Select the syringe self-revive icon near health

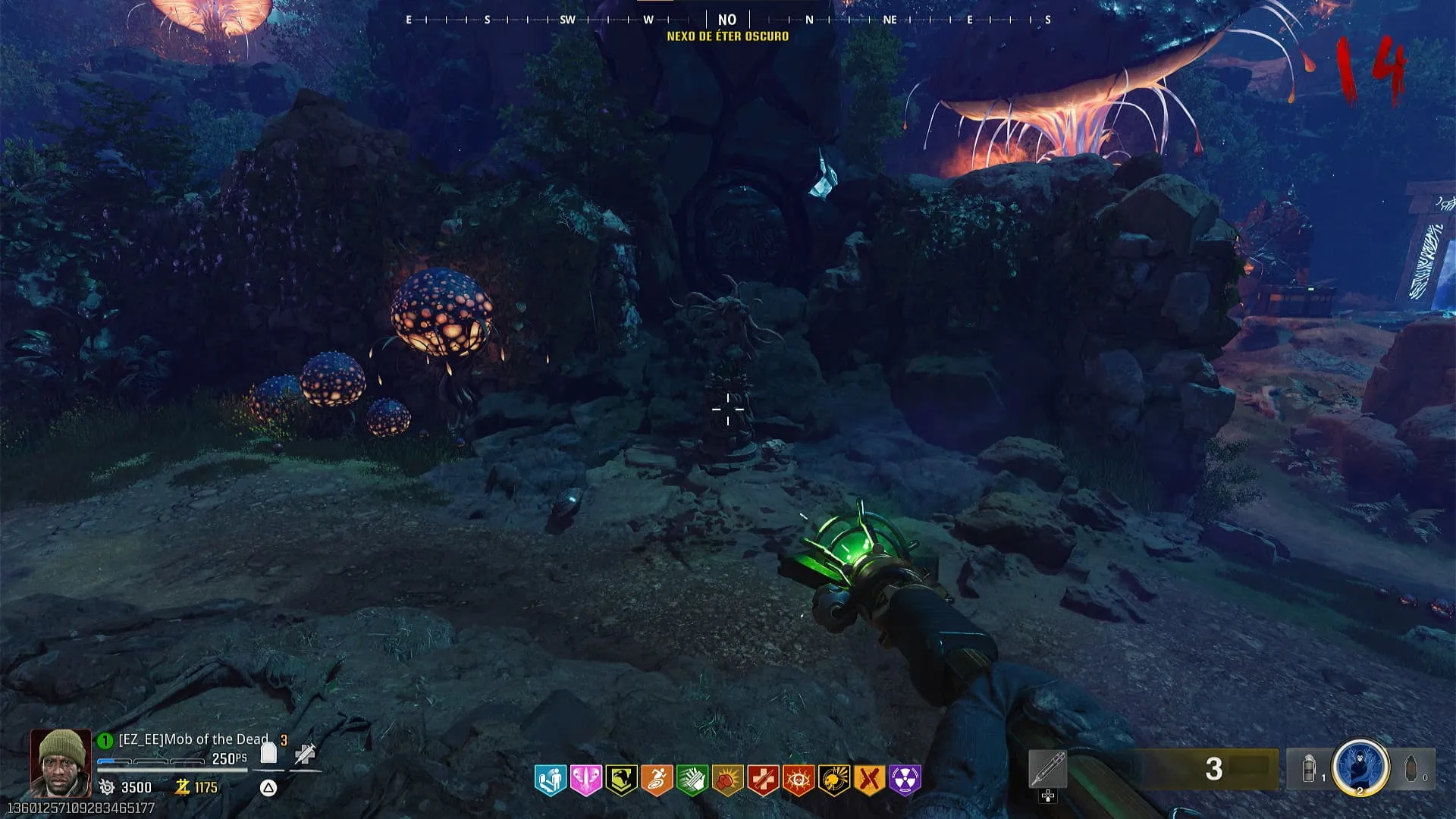pyautogui.click(x=305, y=753)
